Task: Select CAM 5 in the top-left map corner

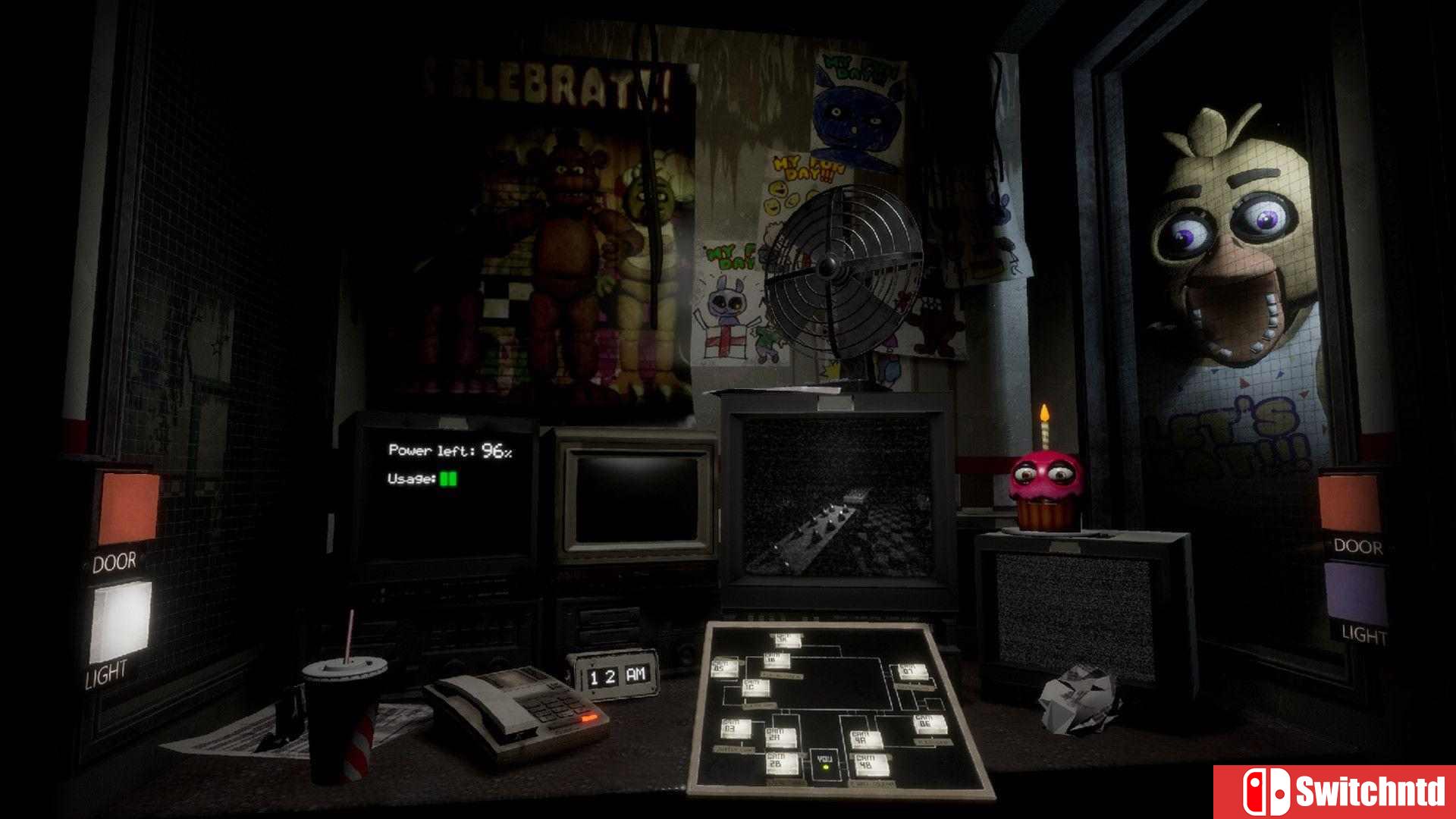Action: (723, 667)
